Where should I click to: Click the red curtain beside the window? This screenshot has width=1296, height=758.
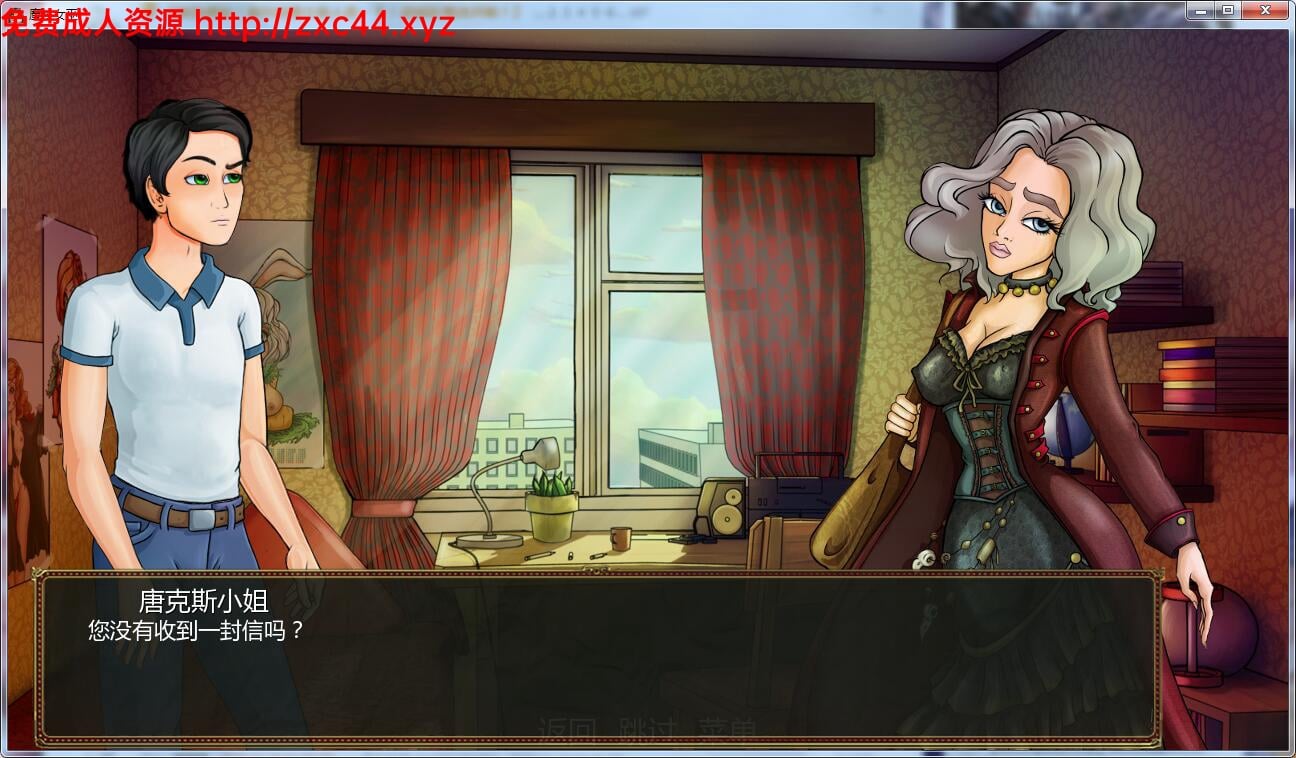[x=400, y=300]
